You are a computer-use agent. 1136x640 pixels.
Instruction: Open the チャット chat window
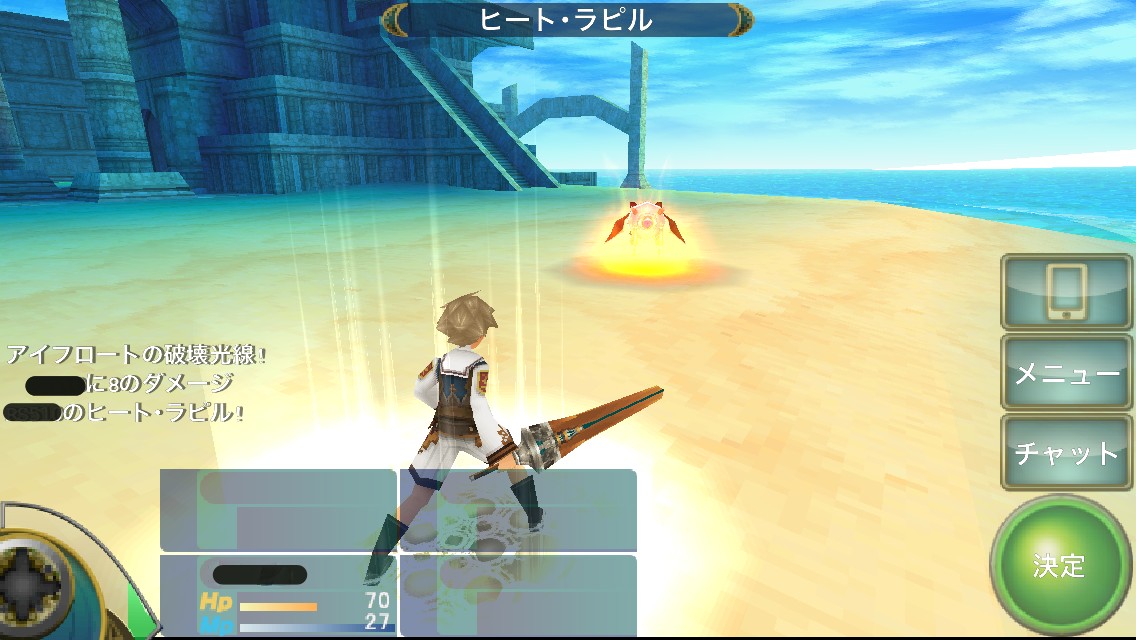[1066, 453]
